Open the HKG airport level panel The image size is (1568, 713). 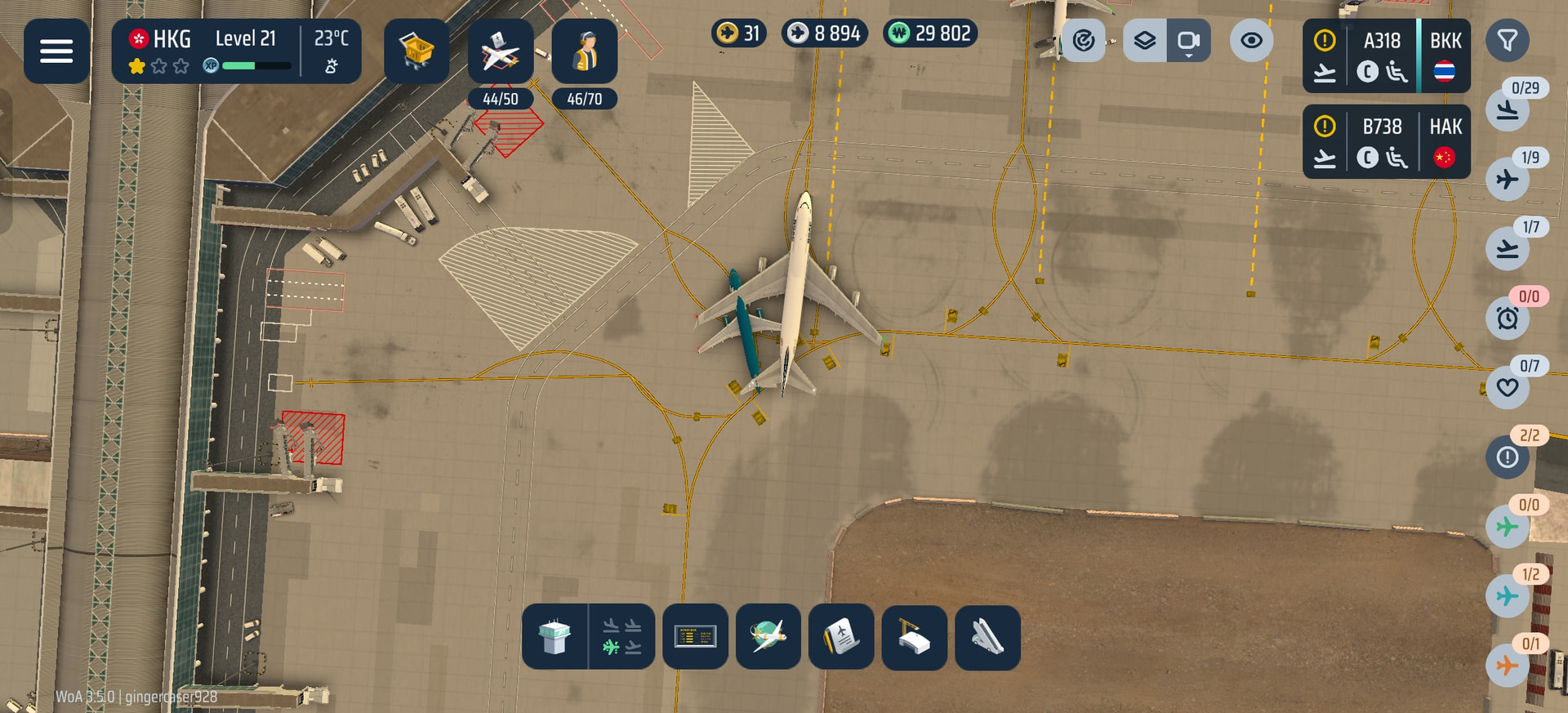[x=236, y=51]
